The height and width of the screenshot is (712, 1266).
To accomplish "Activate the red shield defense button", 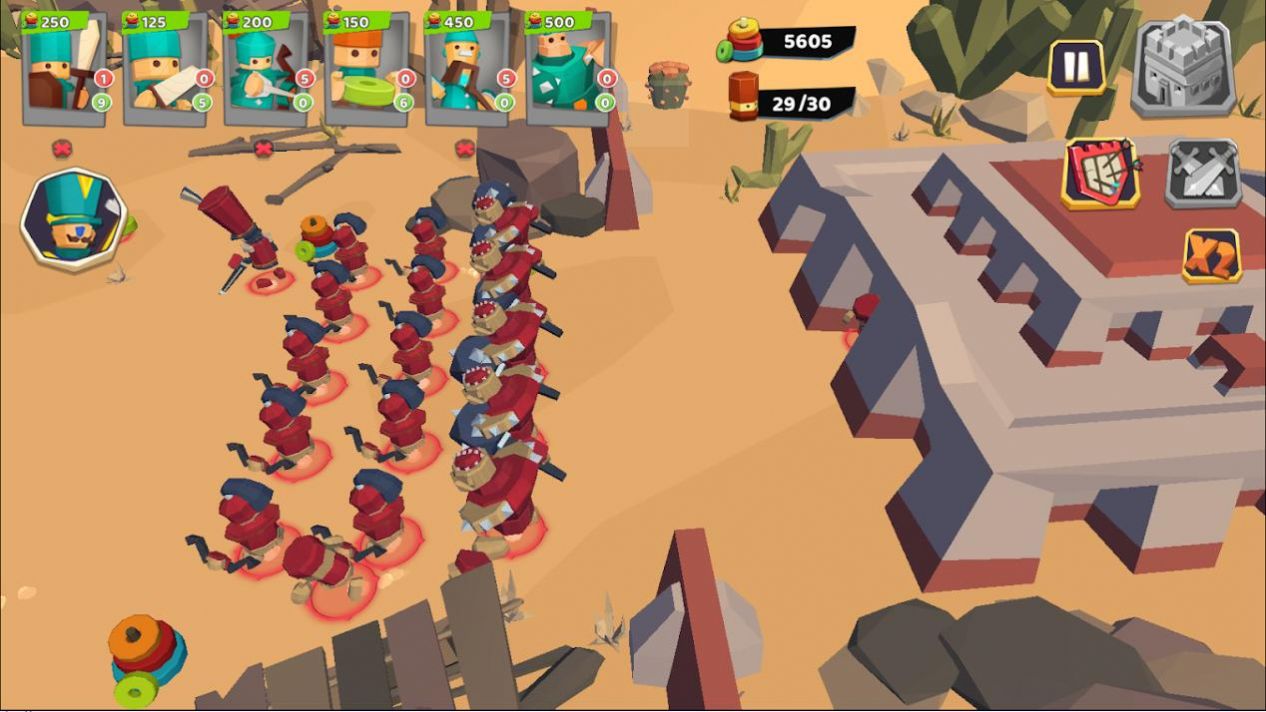I will pyautogui.click(x=1101, y=174).
